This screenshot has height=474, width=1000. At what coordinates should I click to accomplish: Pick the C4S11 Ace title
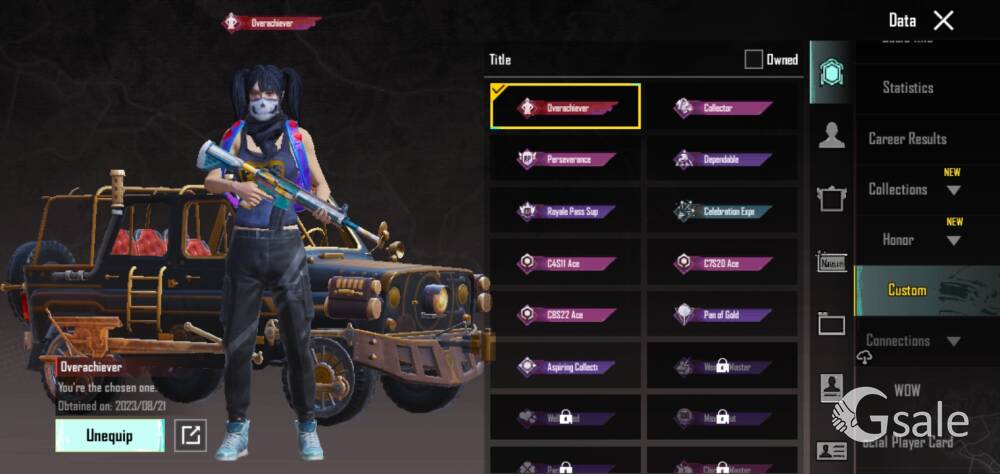(x=565, y=263)
